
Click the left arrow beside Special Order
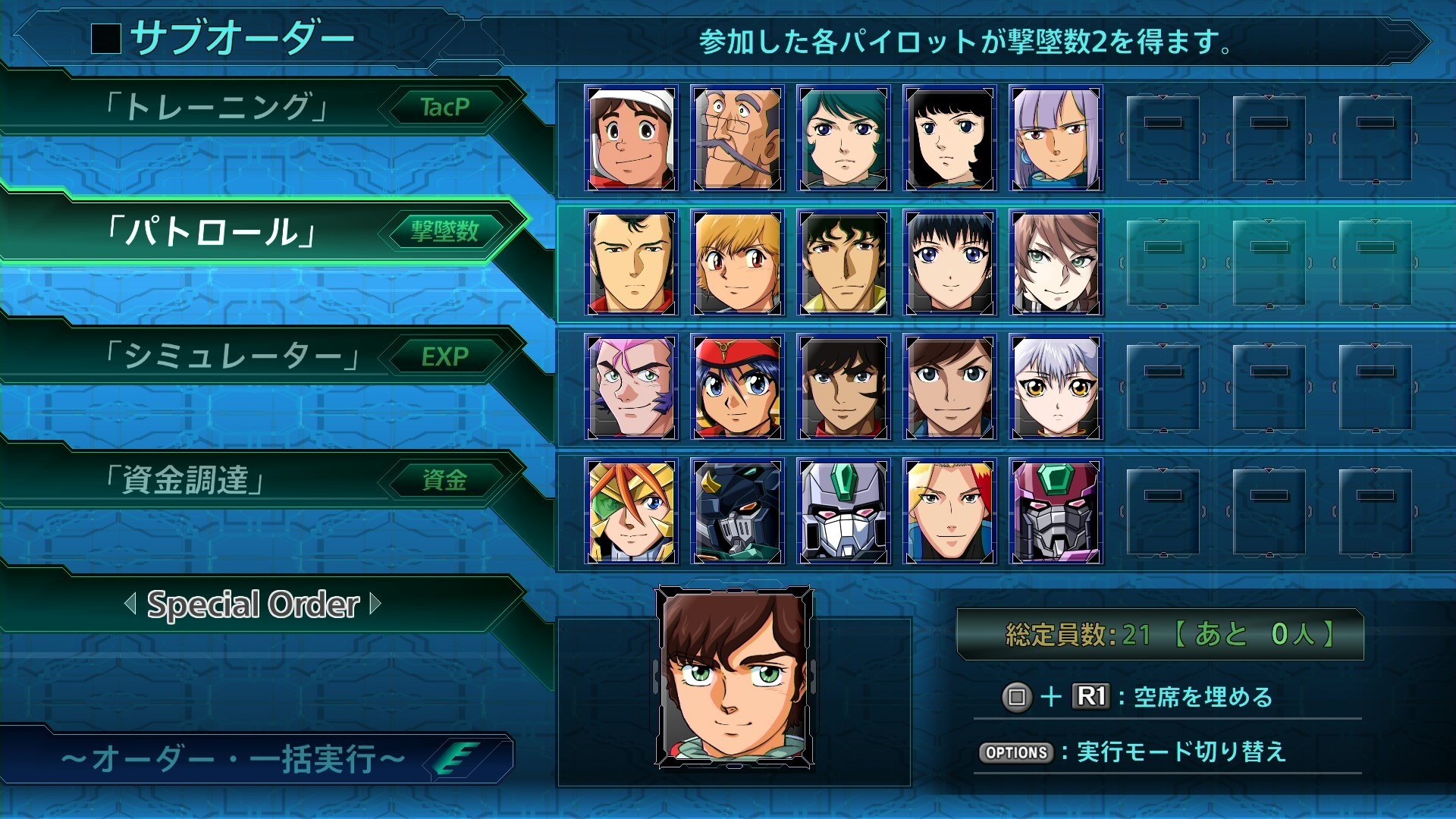pos(130,604)
